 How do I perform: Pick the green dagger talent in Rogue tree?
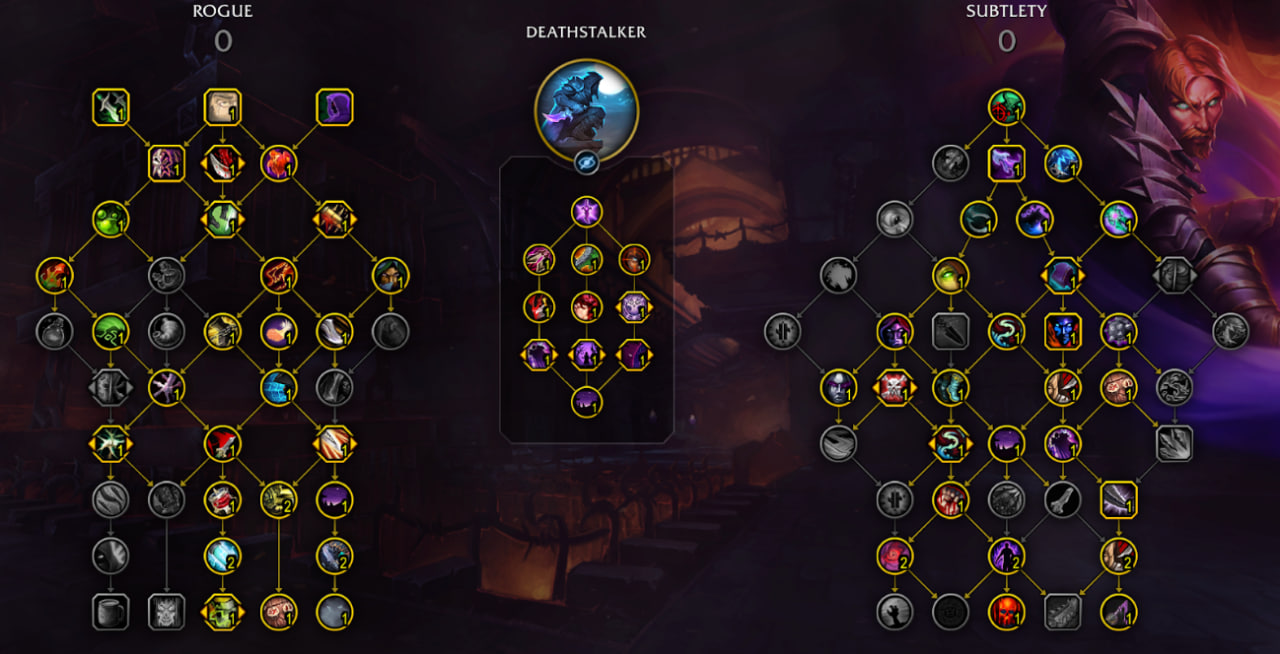110,107
